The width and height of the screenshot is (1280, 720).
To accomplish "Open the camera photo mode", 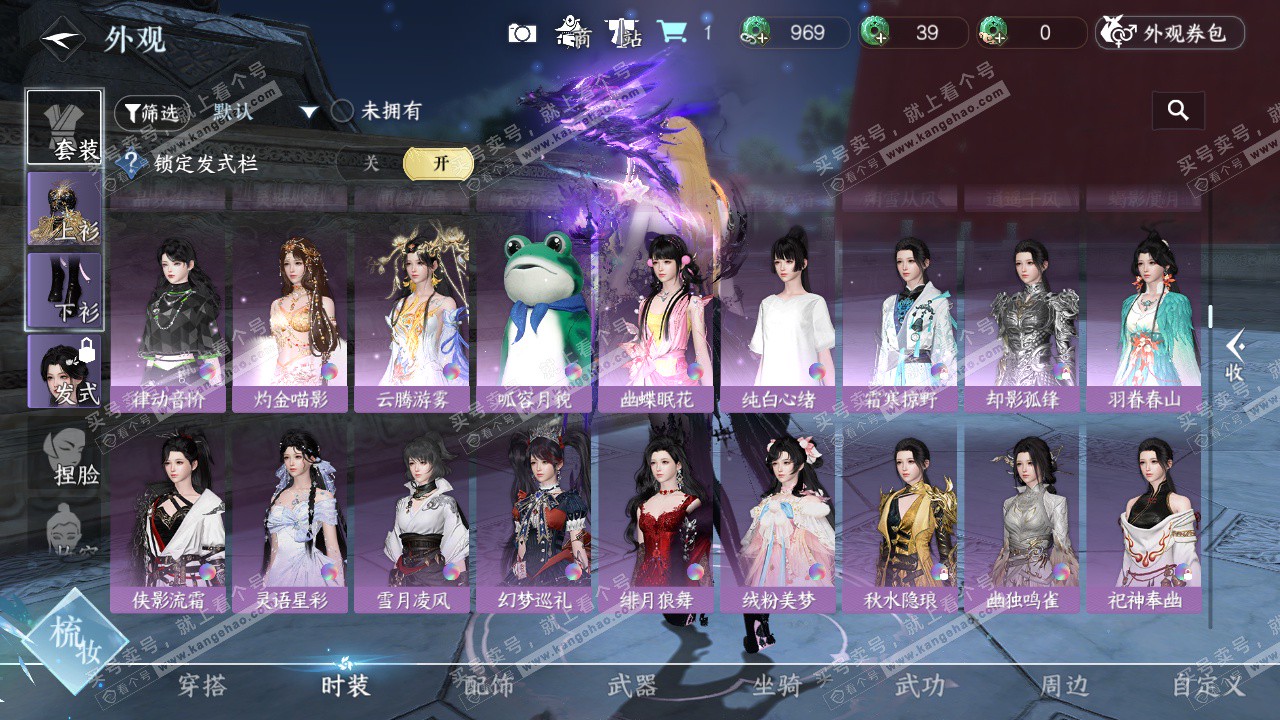I will pyautogui.click(x=522, y=33).
